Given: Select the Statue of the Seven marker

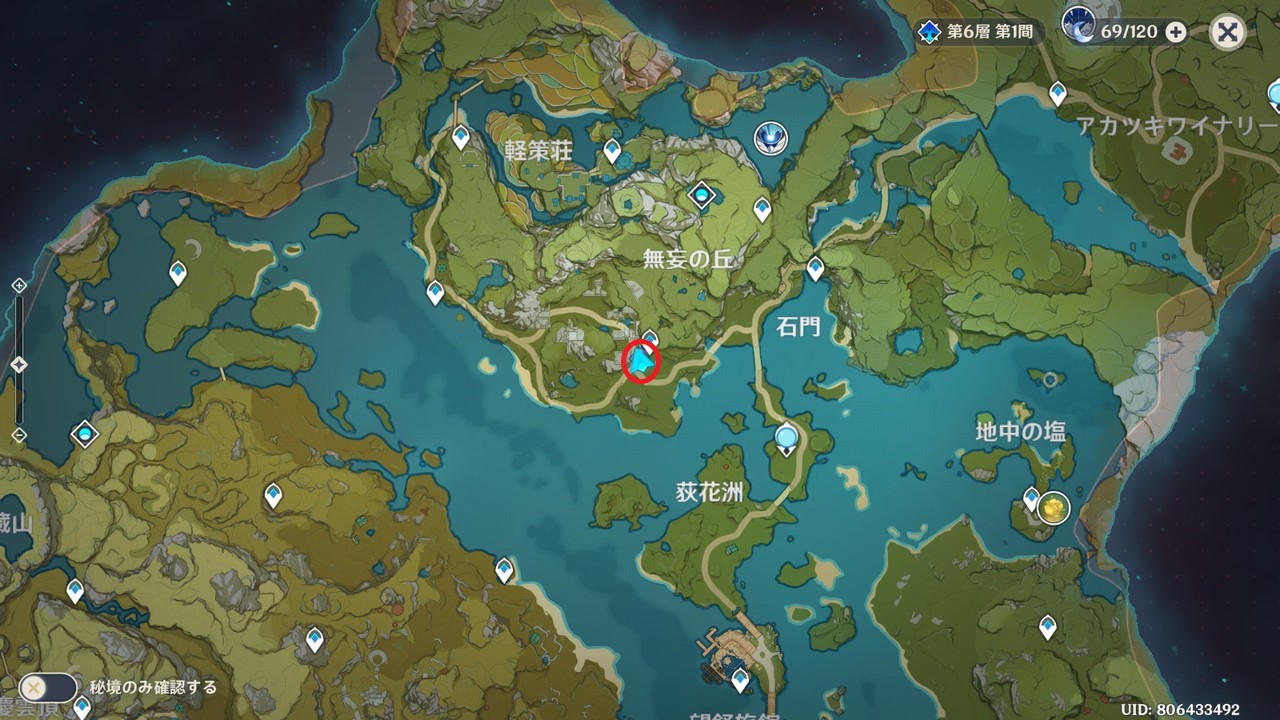Looking at the screenshot, I should [x=770, y=137].
